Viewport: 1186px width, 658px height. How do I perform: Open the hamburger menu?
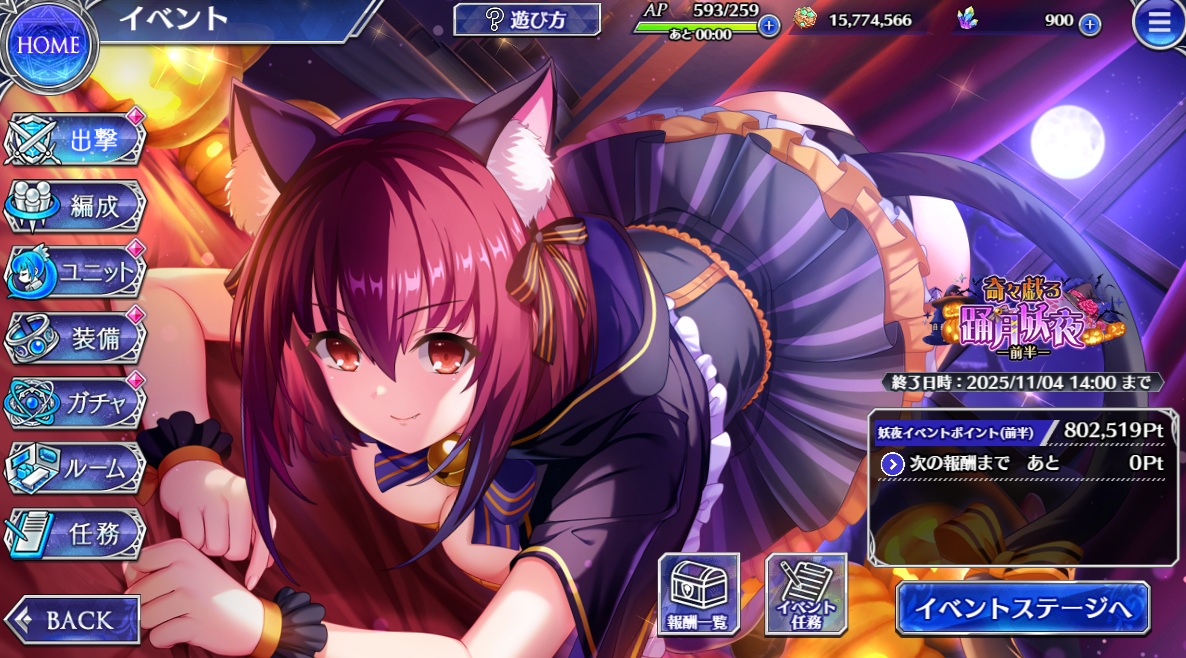[x=1158, y=25]
